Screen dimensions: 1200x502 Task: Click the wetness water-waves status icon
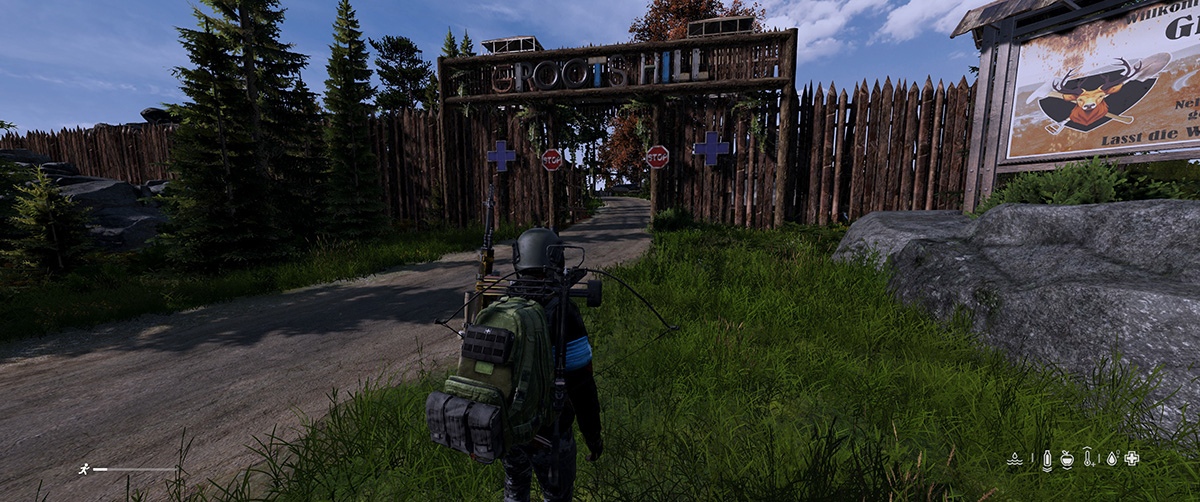click(x=1014, y=459)
